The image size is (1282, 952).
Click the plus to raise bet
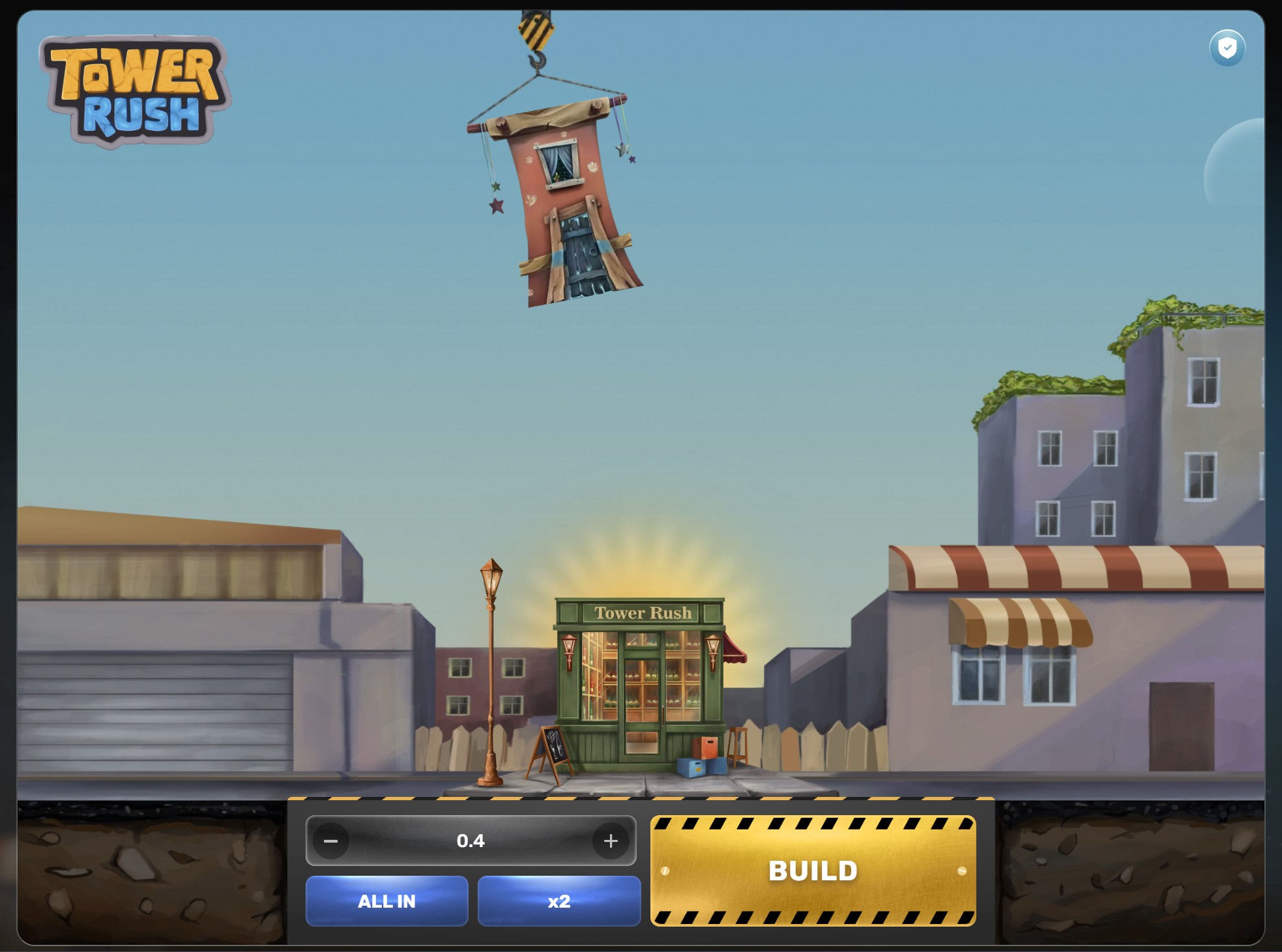tap(611, 841)
